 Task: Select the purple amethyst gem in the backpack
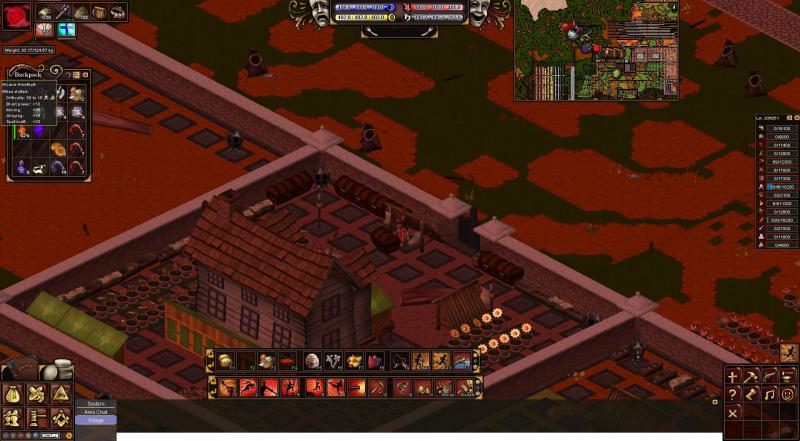tap(39, 132)
